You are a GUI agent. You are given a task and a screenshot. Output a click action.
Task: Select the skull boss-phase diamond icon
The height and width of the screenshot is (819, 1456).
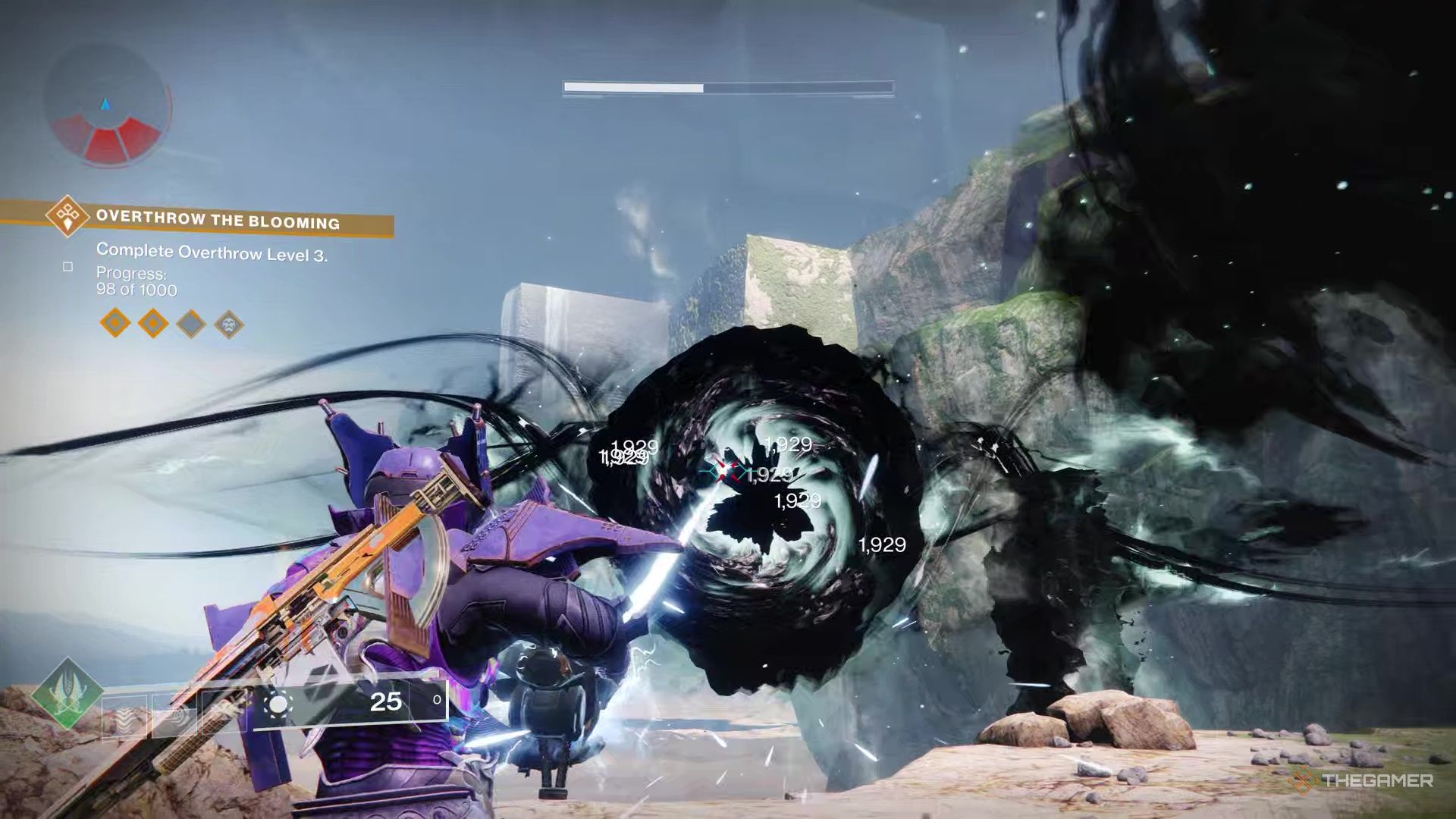(x=229, y=325)
